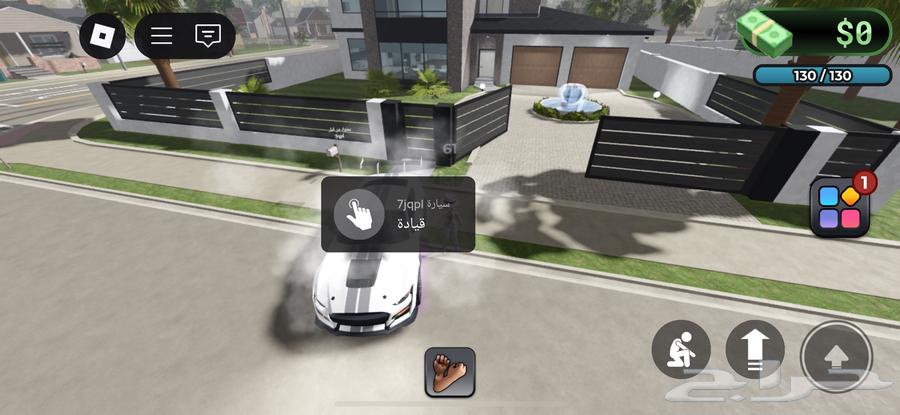Viewport: 900px width, 415px height.
Task: Open the colorful shapes menu with notification badge
Action: [838, 208]
